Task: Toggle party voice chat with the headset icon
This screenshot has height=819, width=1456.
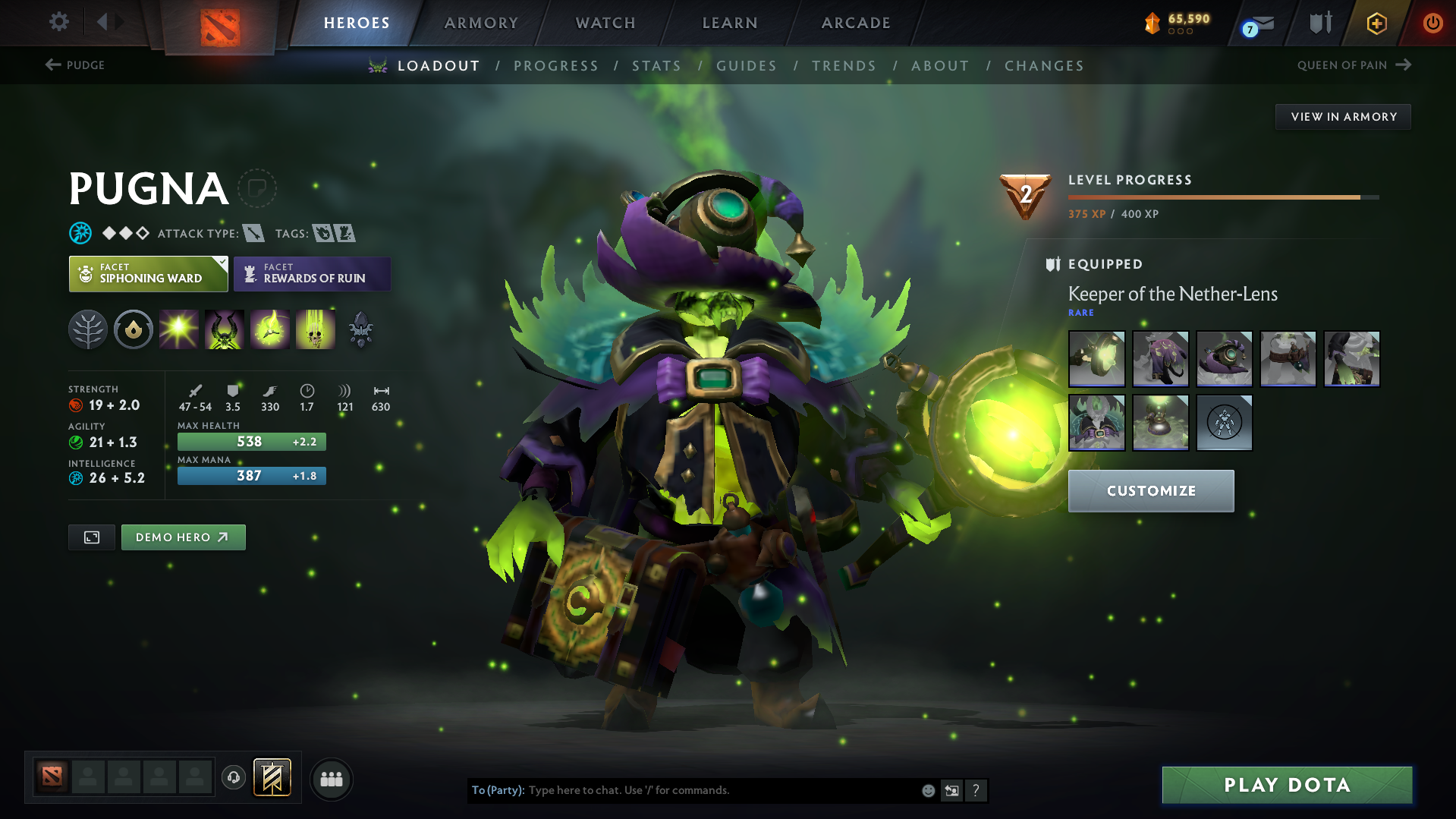Action: pyautogui.click(x=233, y=779)
